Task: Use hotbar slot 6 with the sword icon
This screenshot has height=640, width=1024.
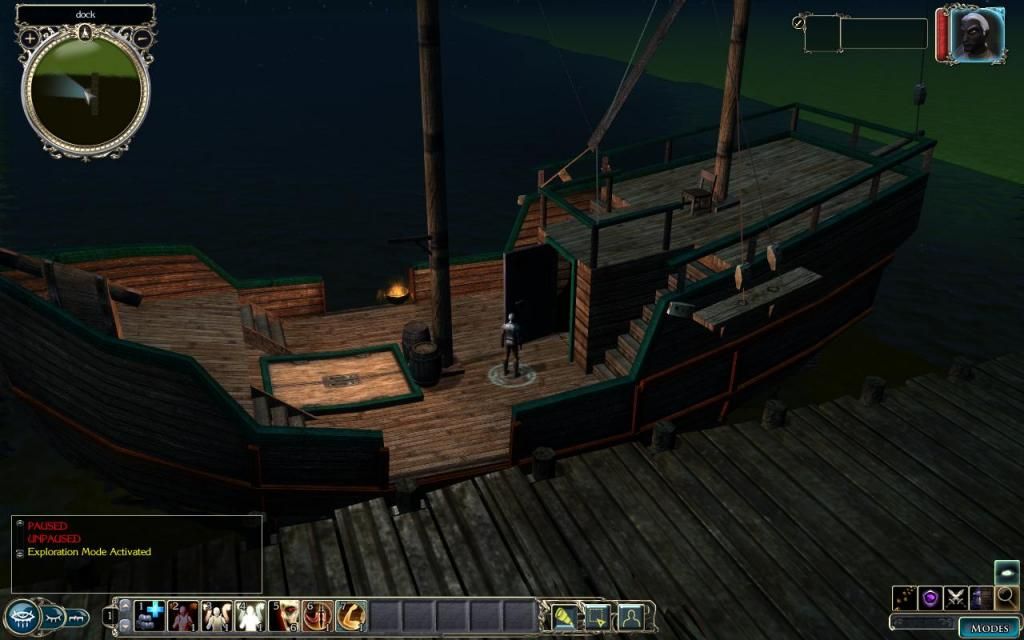Action: coord(317,615)
